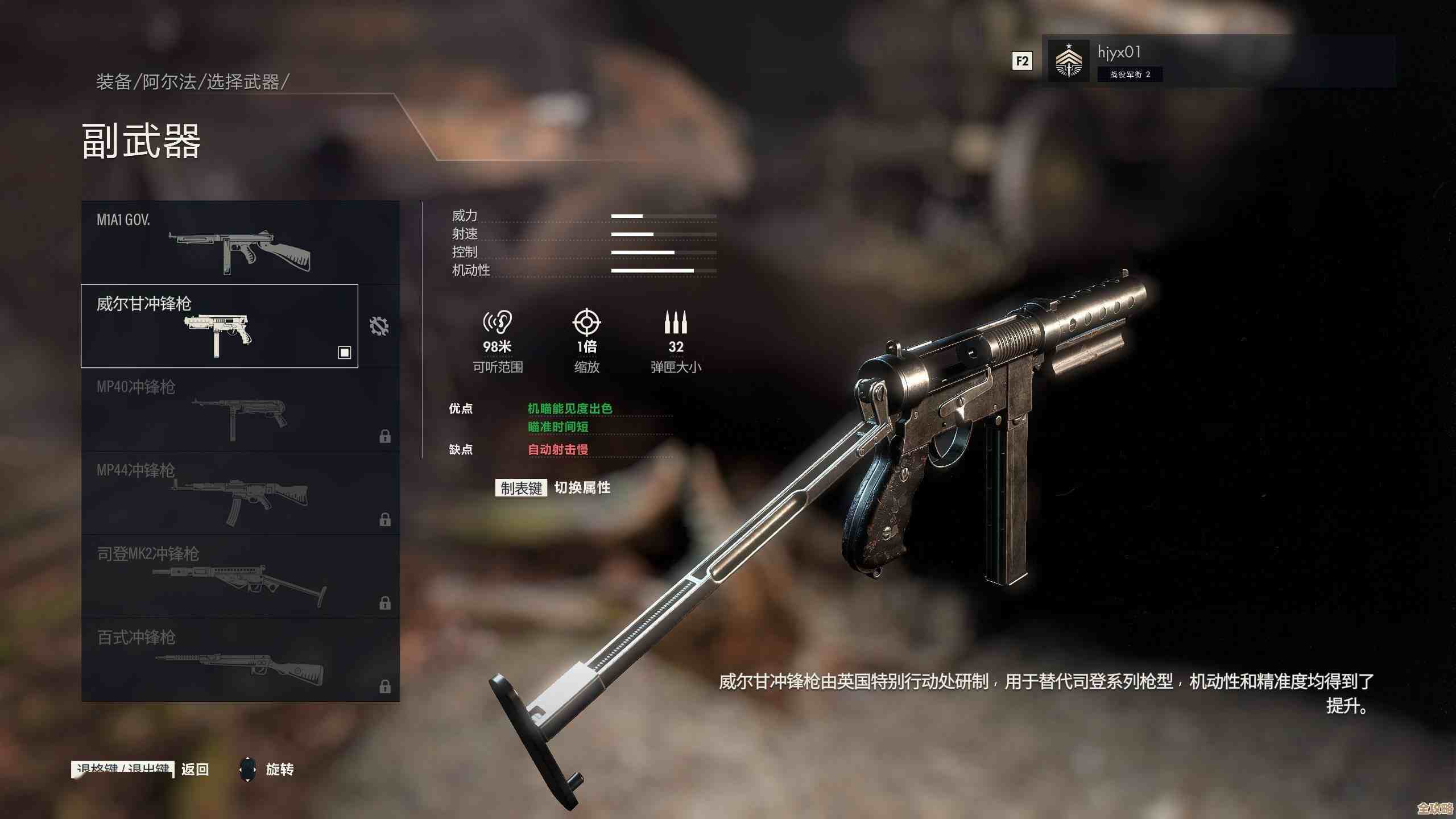
Task: Open the 阿尔法 breadcrumb level
Action: 169,82
